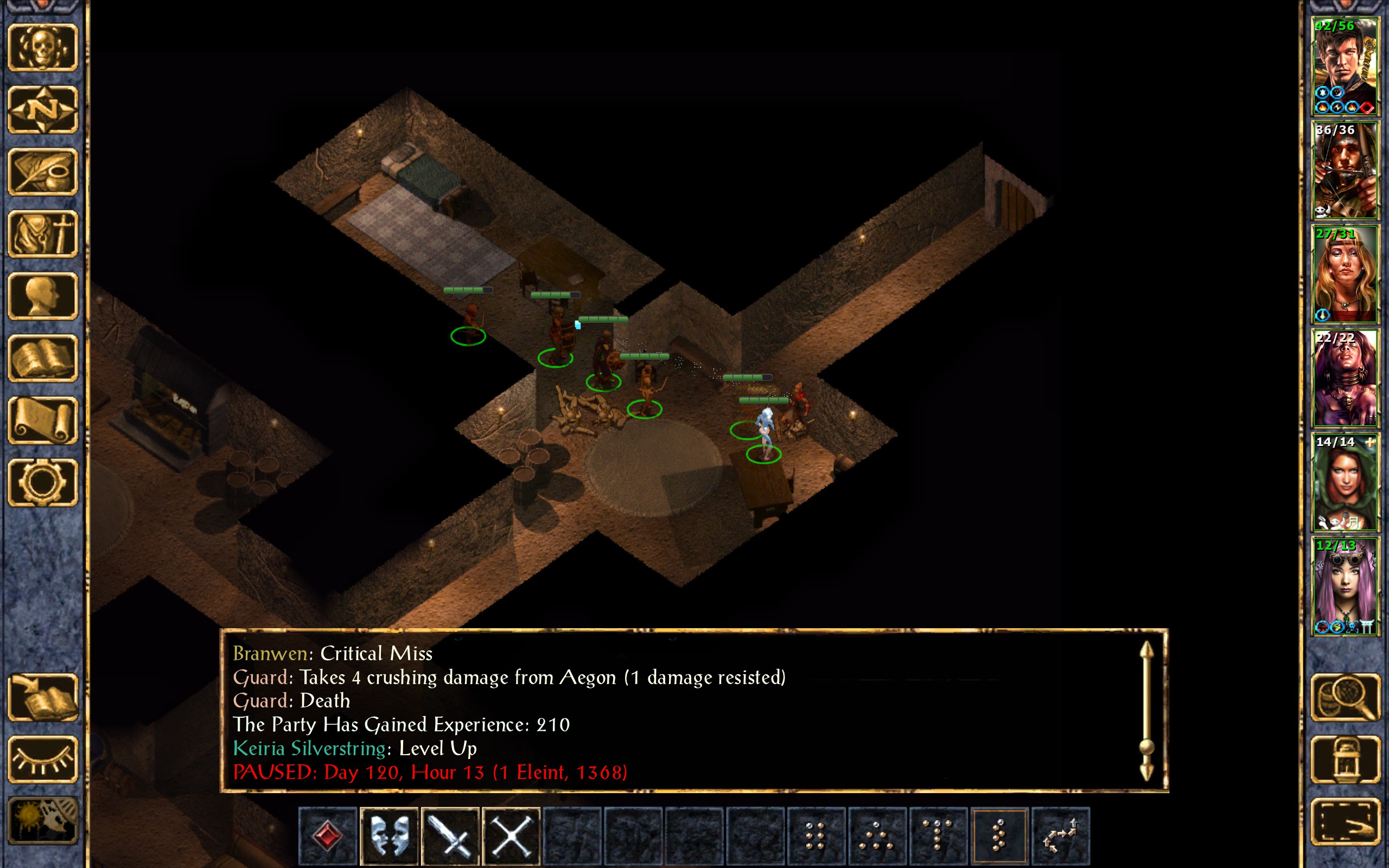The image size is (1389, 868).
Task: Click the theater masks talk button
Action: coord(389,837)
